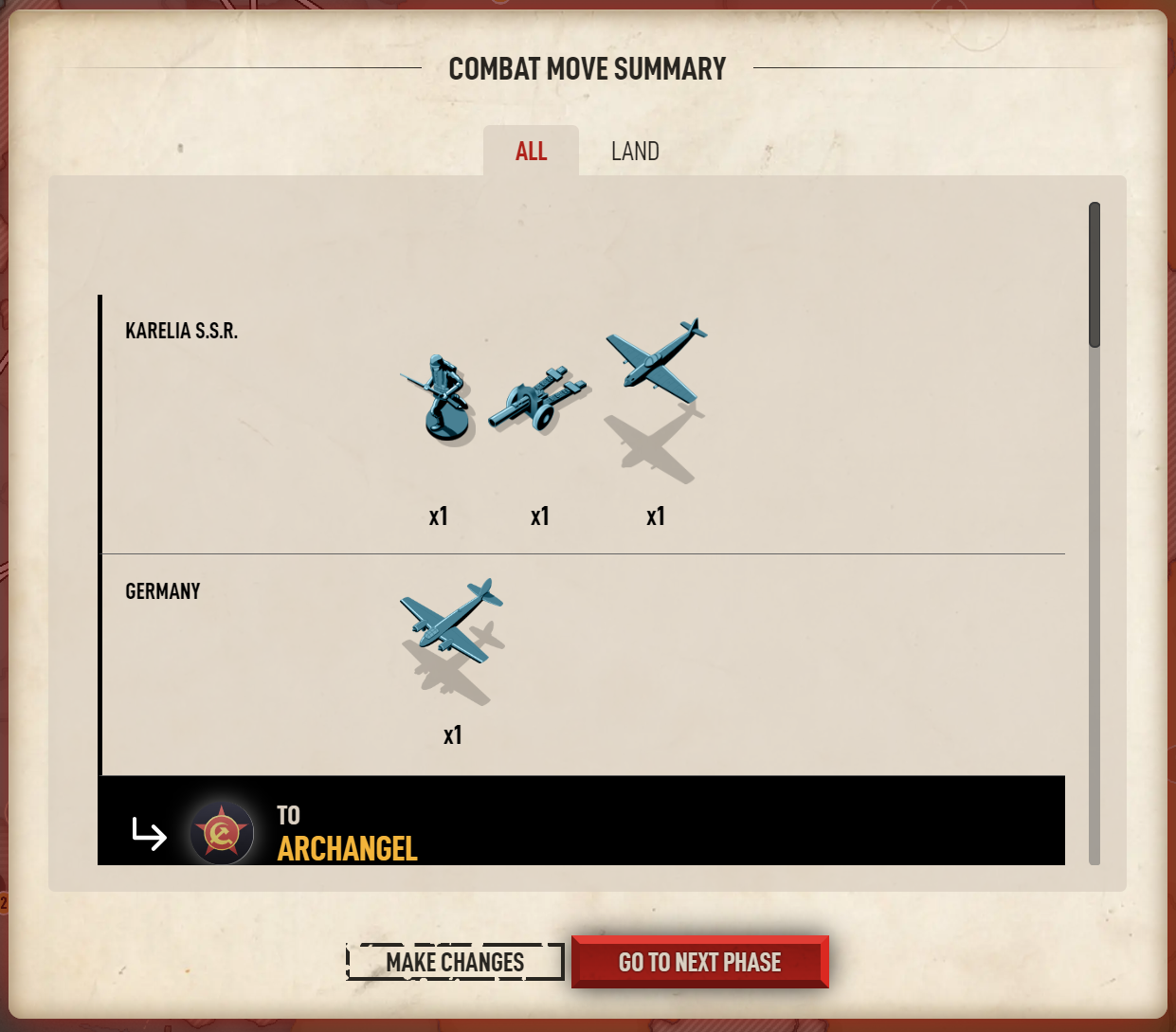
Task: Select the All tab
Action: (x=531, y=152)
